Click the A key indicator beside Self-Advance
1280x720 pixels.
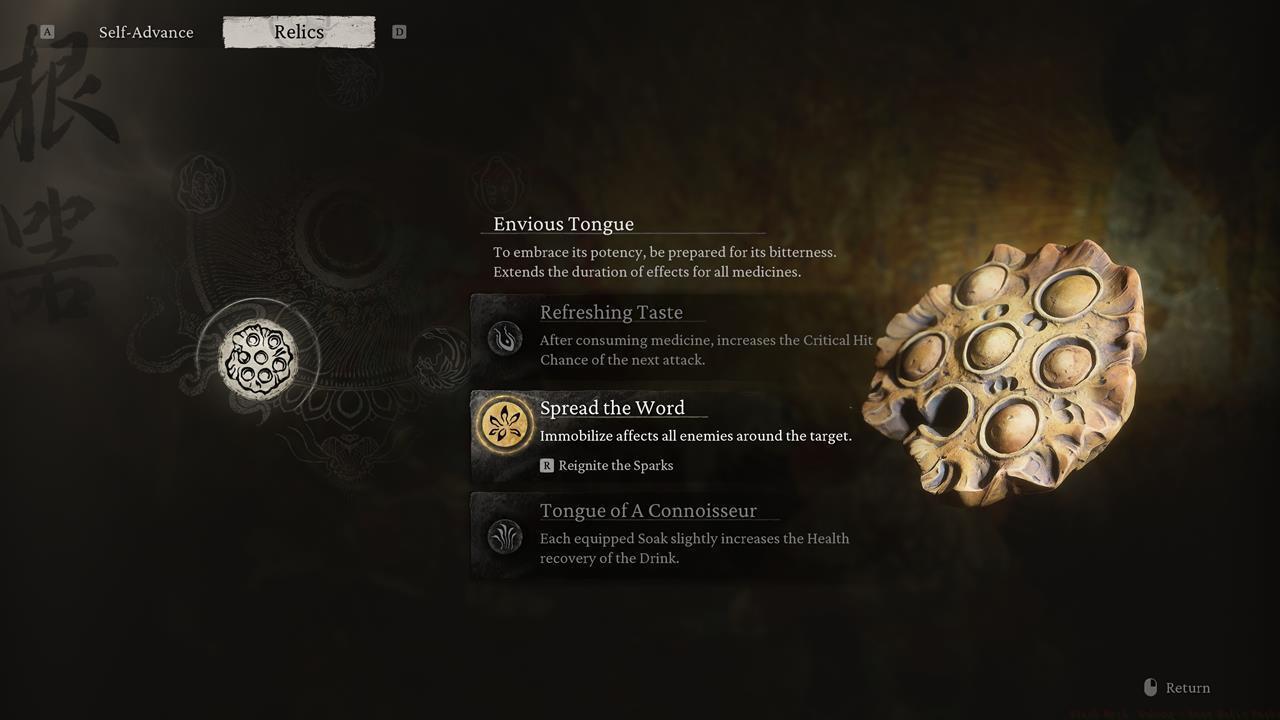point(45,31)
